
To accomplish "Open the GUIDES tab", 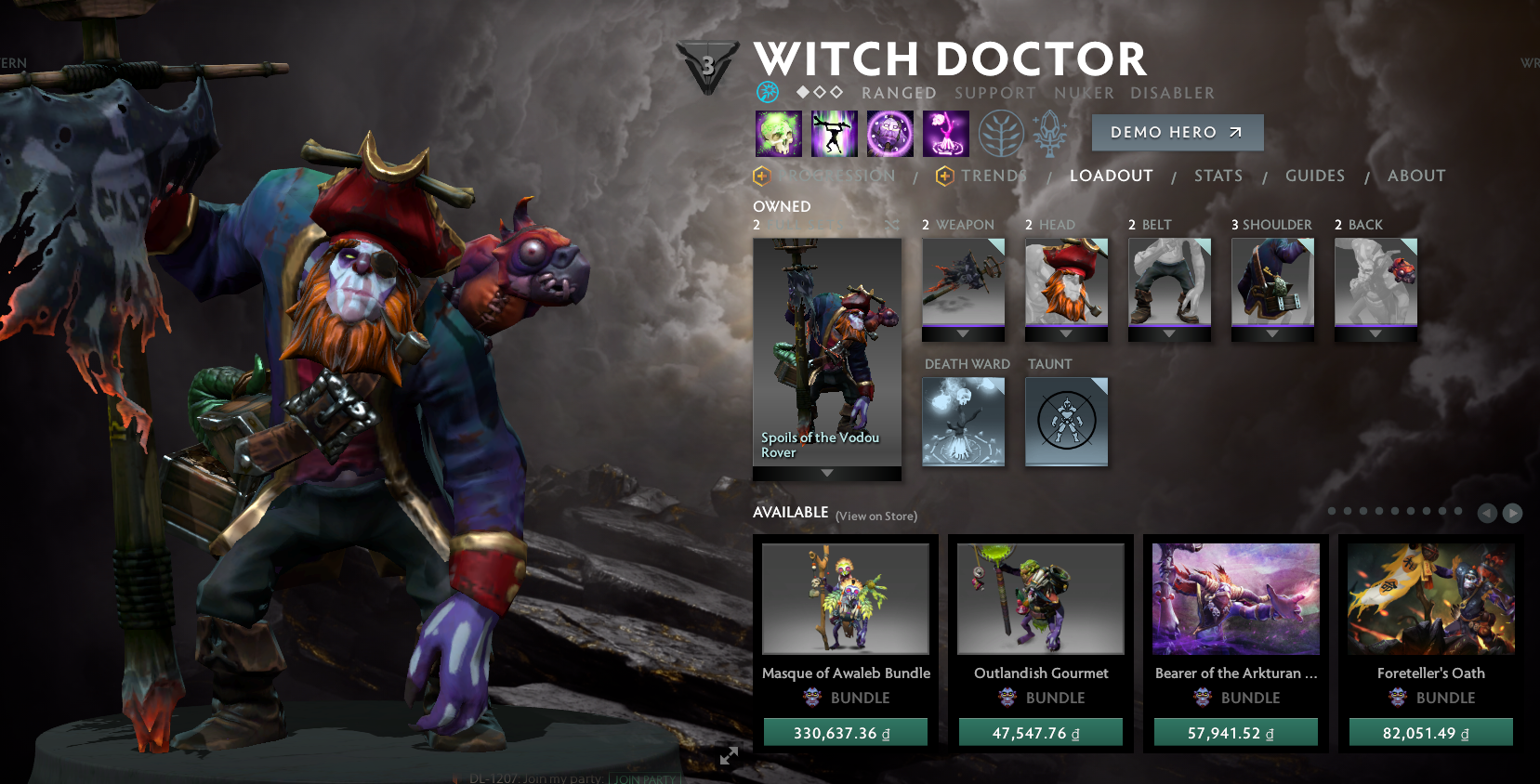I will click(1314, 176).
